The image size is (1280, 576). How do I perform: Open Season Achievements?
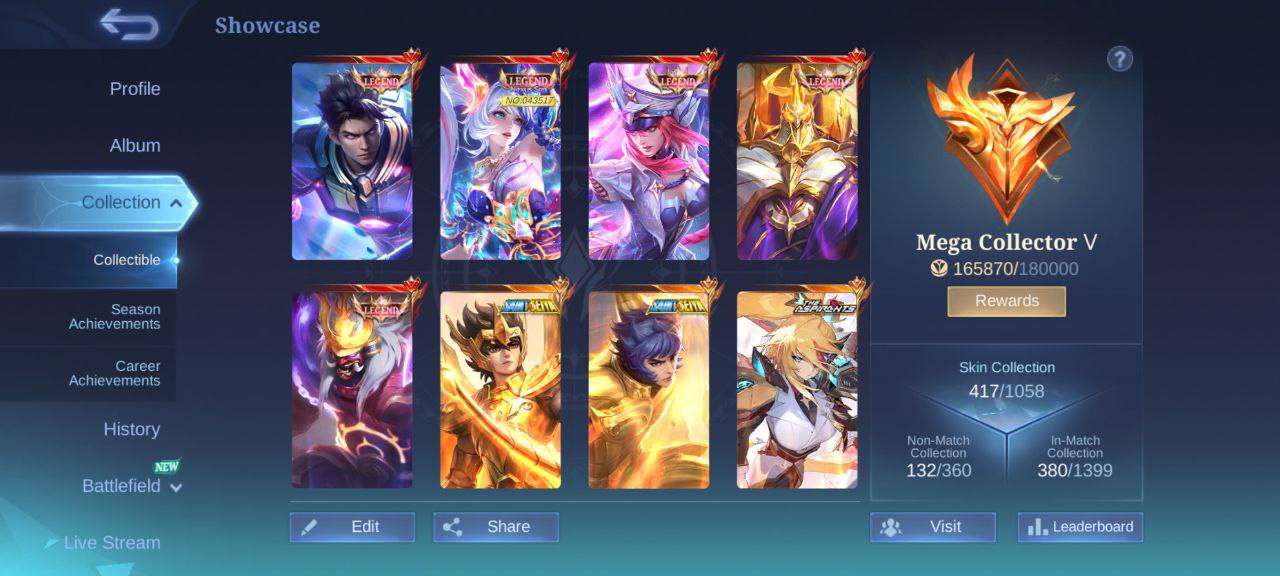click(x=114, y=317)
